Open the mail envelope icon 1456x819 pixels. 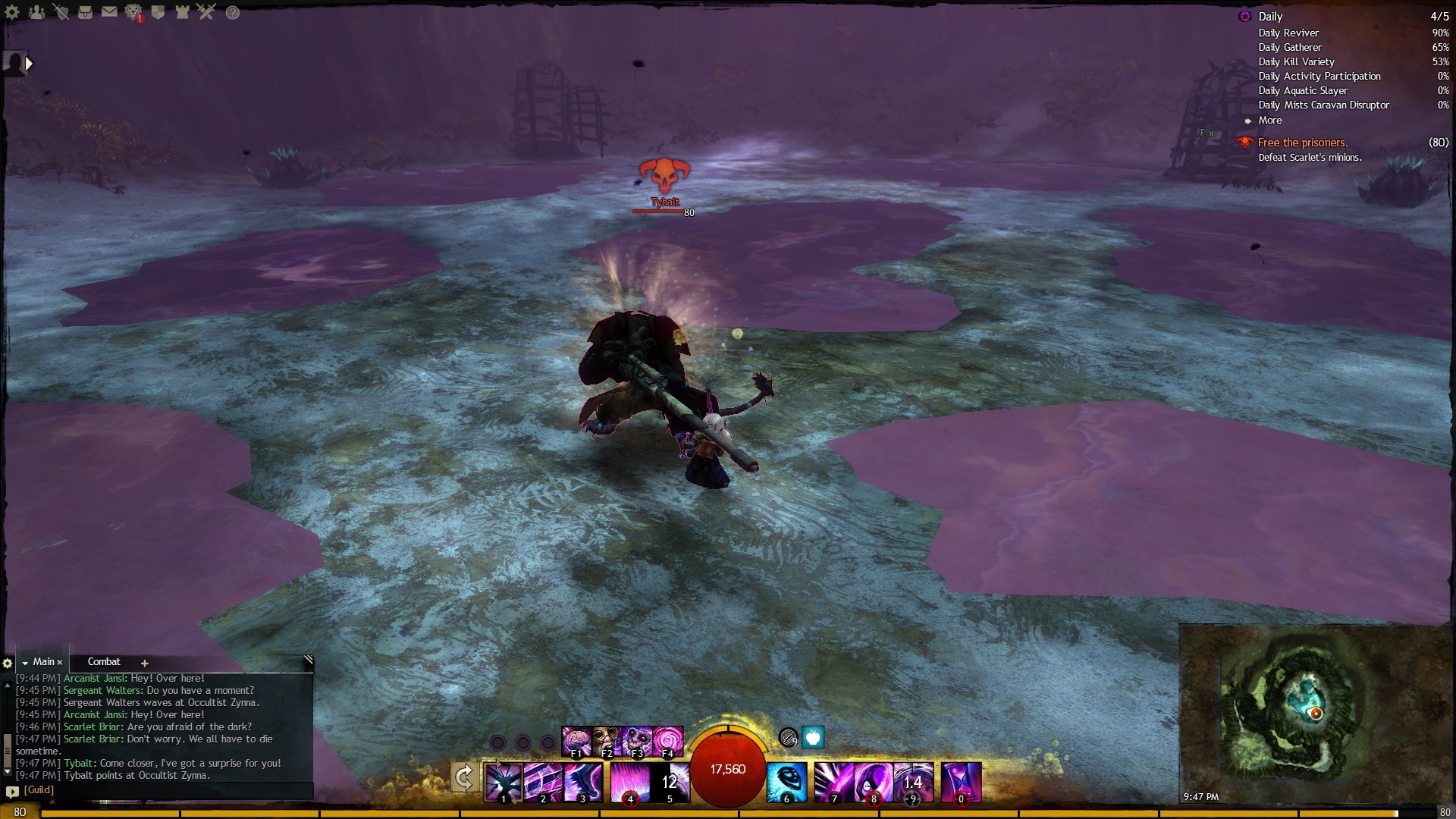click(109, 12)
